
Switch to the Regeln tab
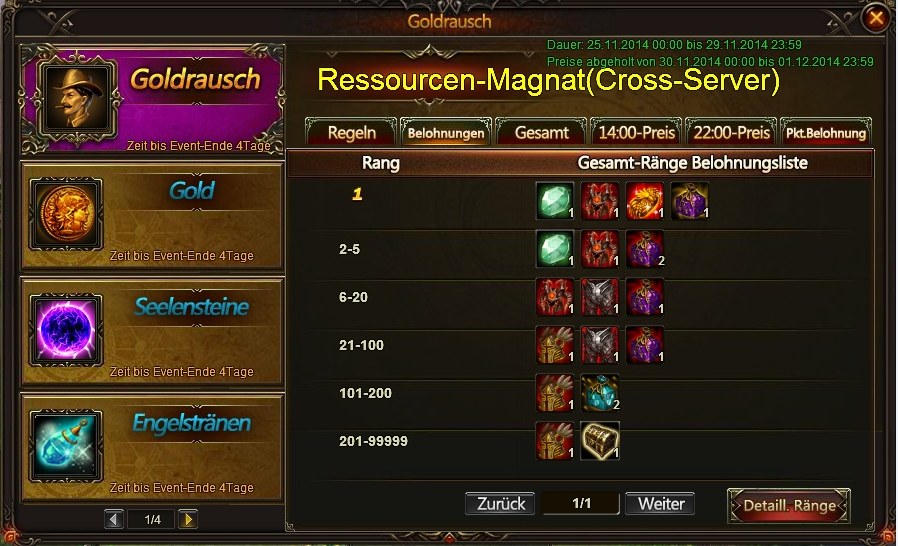pos(351,132)
